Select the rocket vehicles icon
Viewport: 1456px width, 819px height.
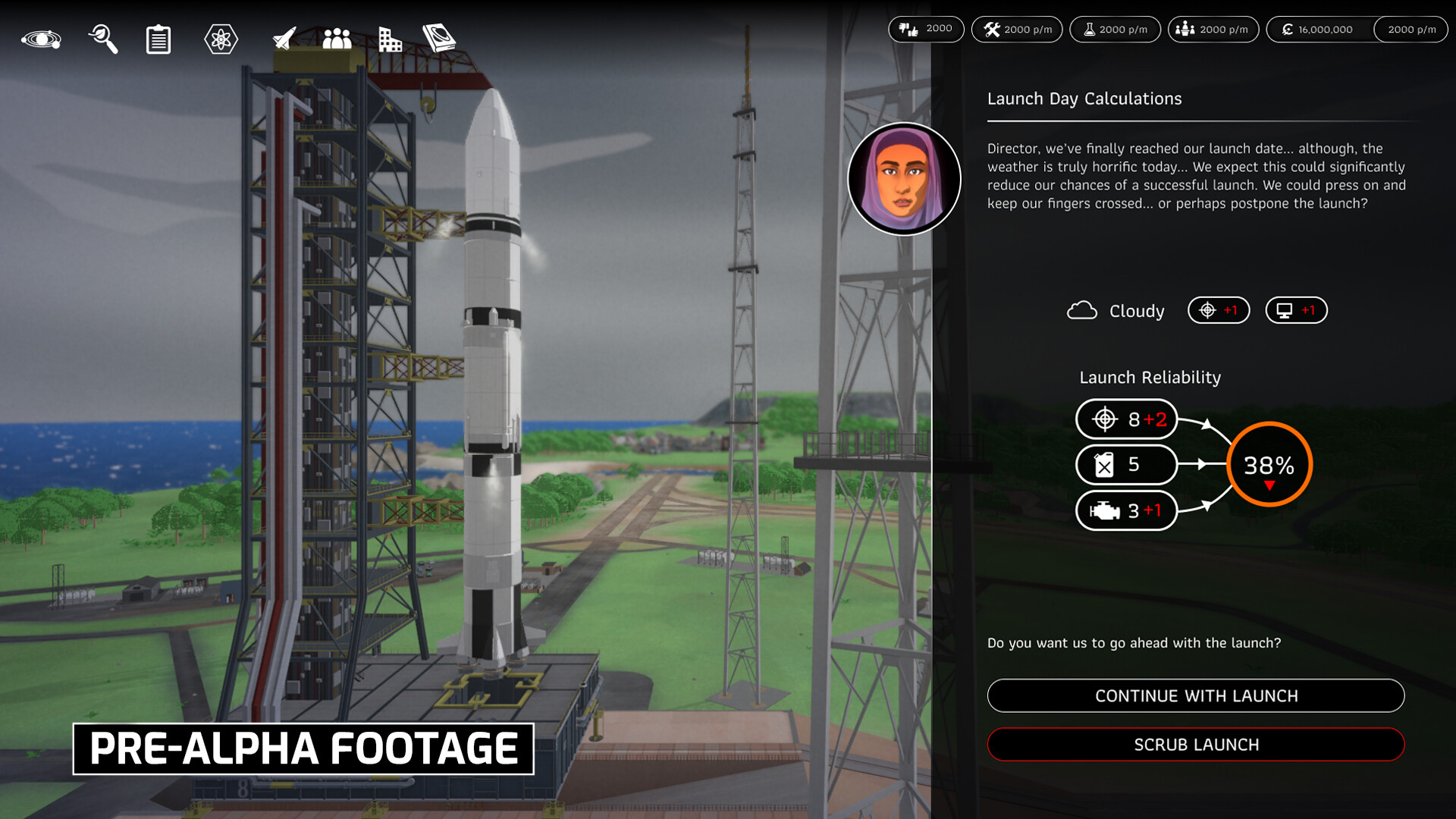[x=282, y=38]
